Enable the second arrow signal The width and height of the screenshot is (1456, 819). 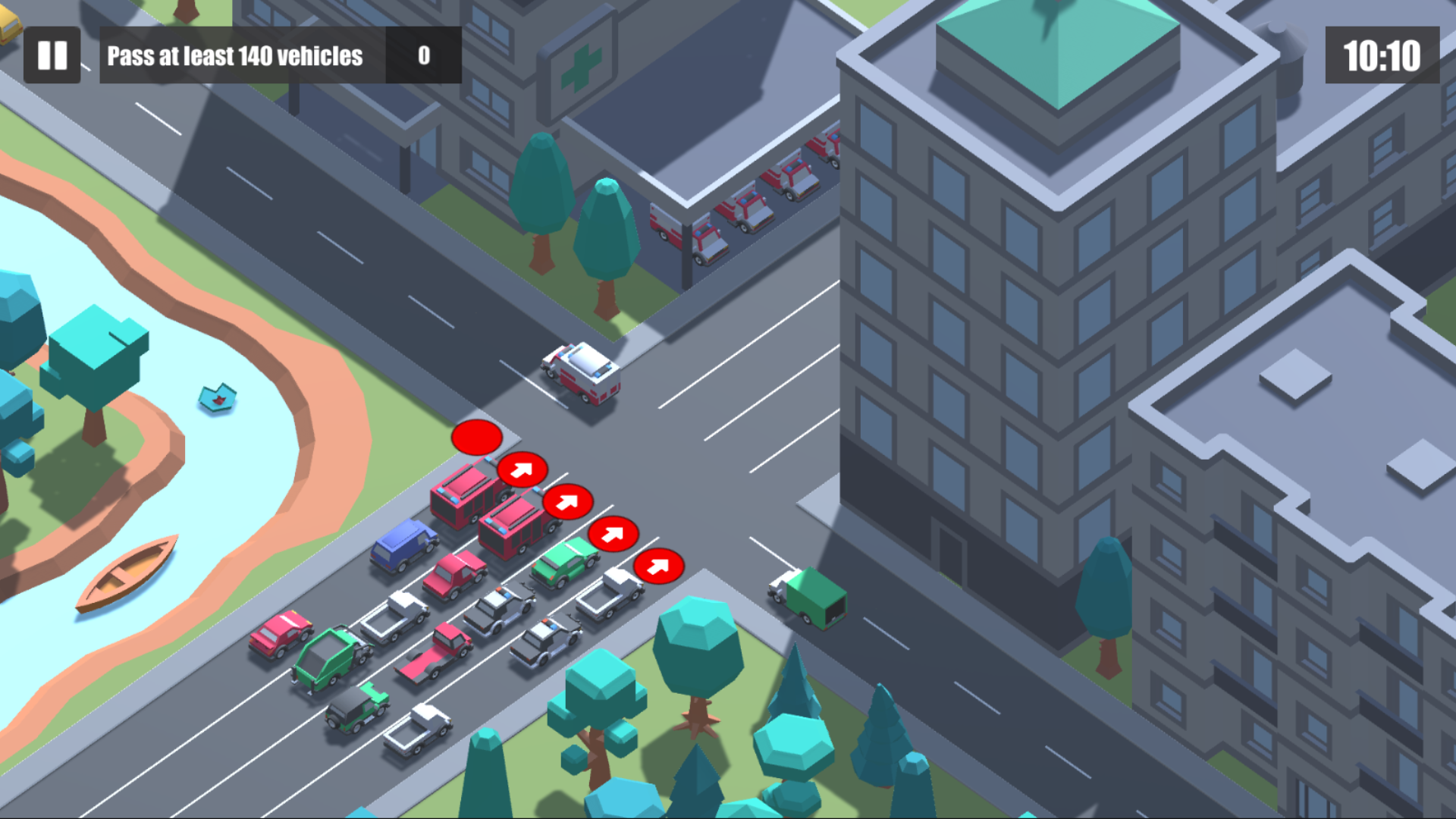point(567,500)
